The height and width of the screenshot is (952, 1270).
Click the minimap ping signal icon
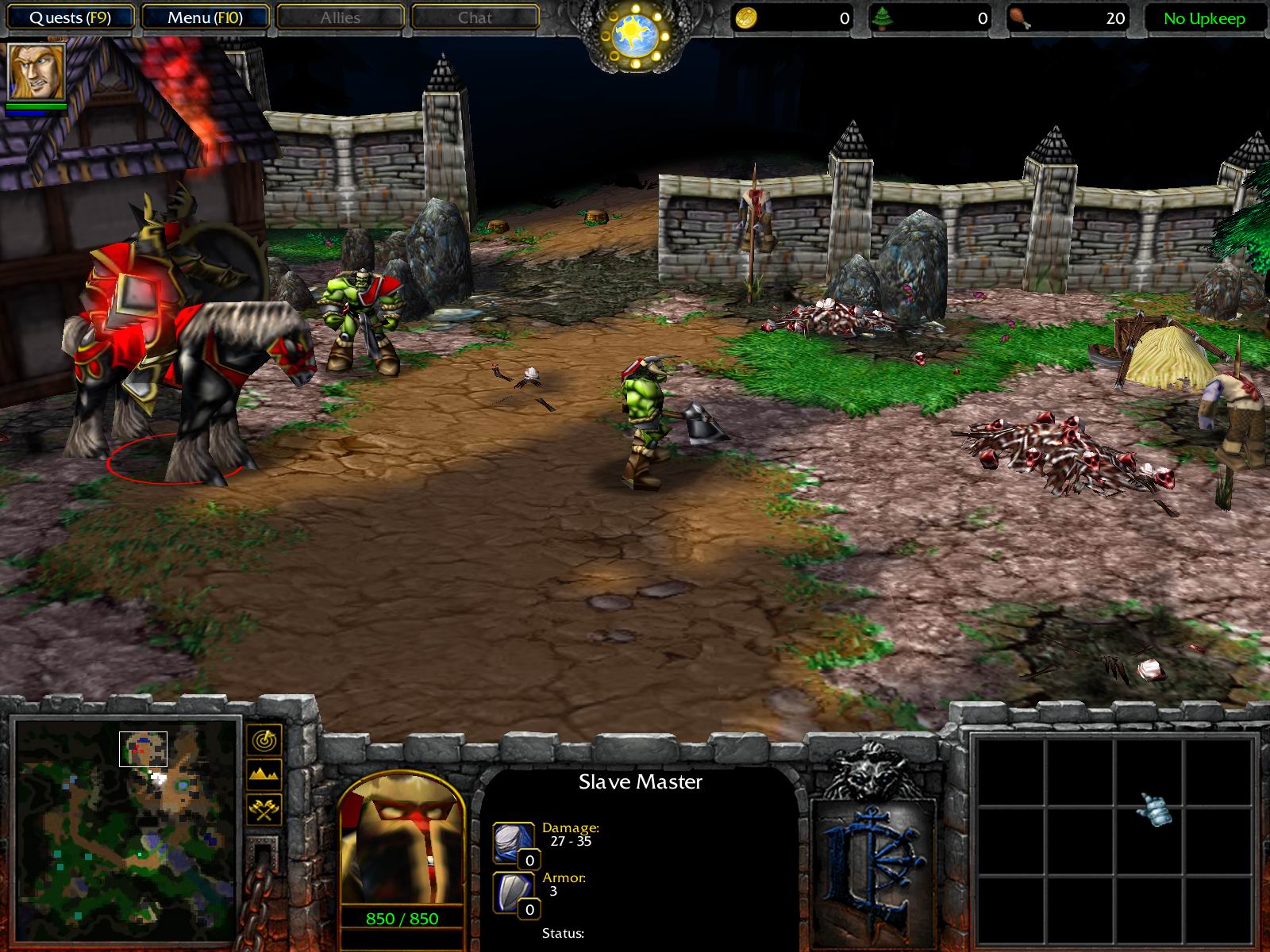[x=266, y=739]
